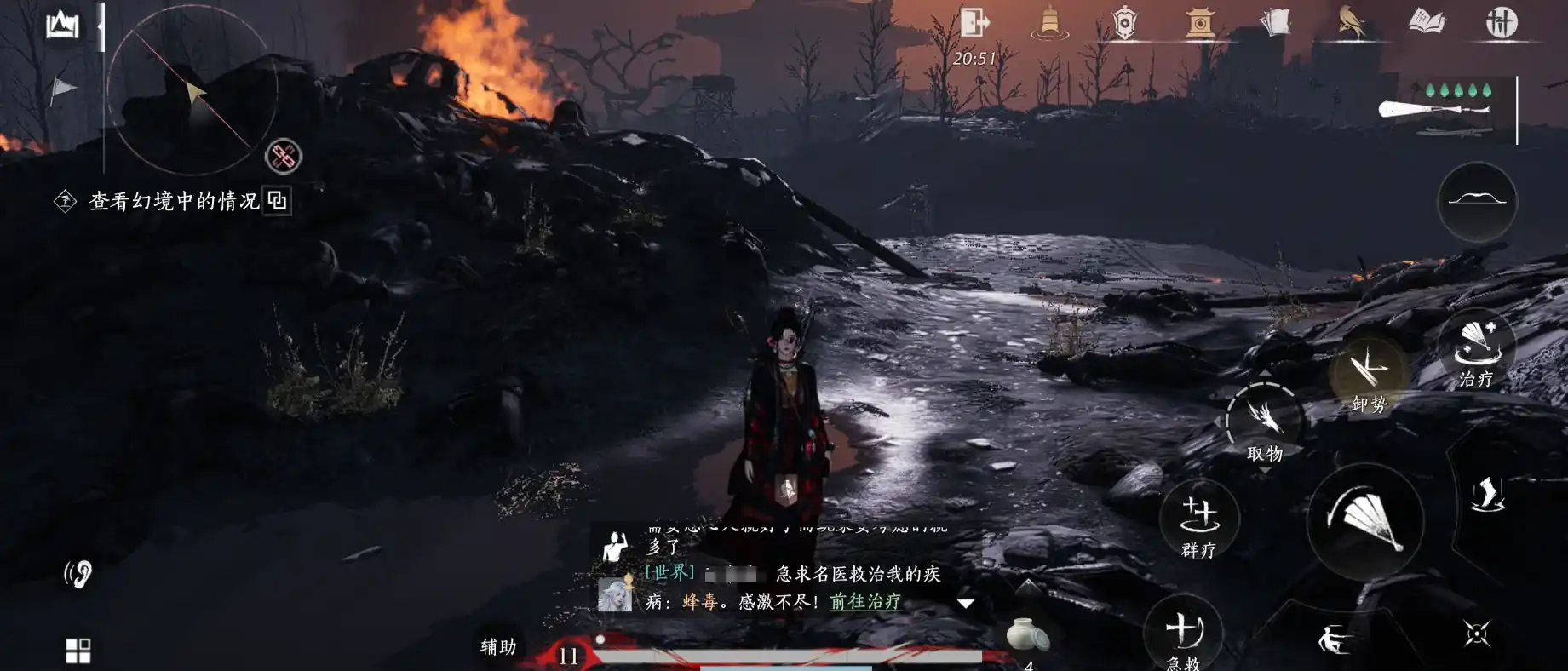Tap the mountain map icon
This screenshot has height=671, width=1568.
62,26
